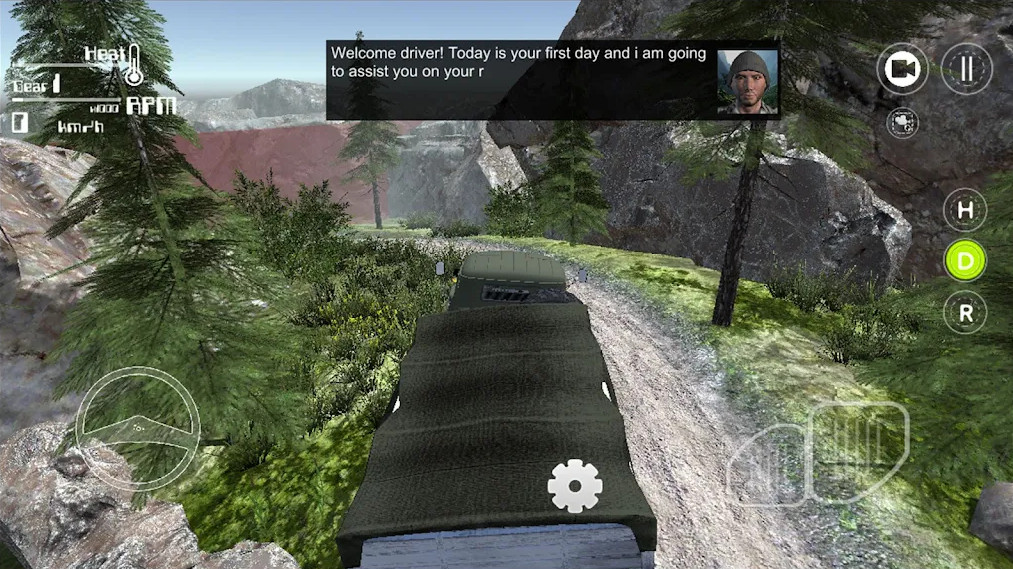Tap the instructor's portrait in the dialogue
Screen dimensions: 1013x569
(747, 81)
